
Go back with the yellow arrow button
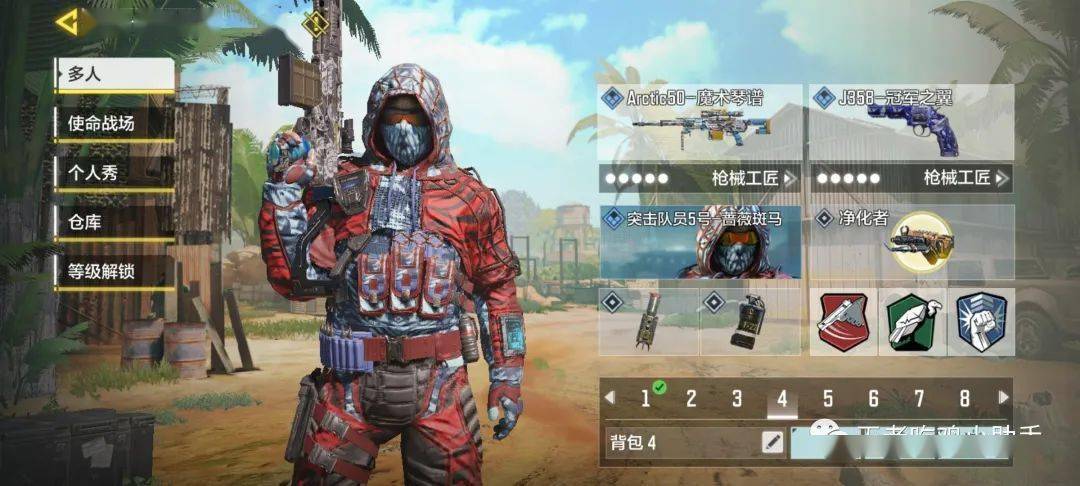click(72, 22)
